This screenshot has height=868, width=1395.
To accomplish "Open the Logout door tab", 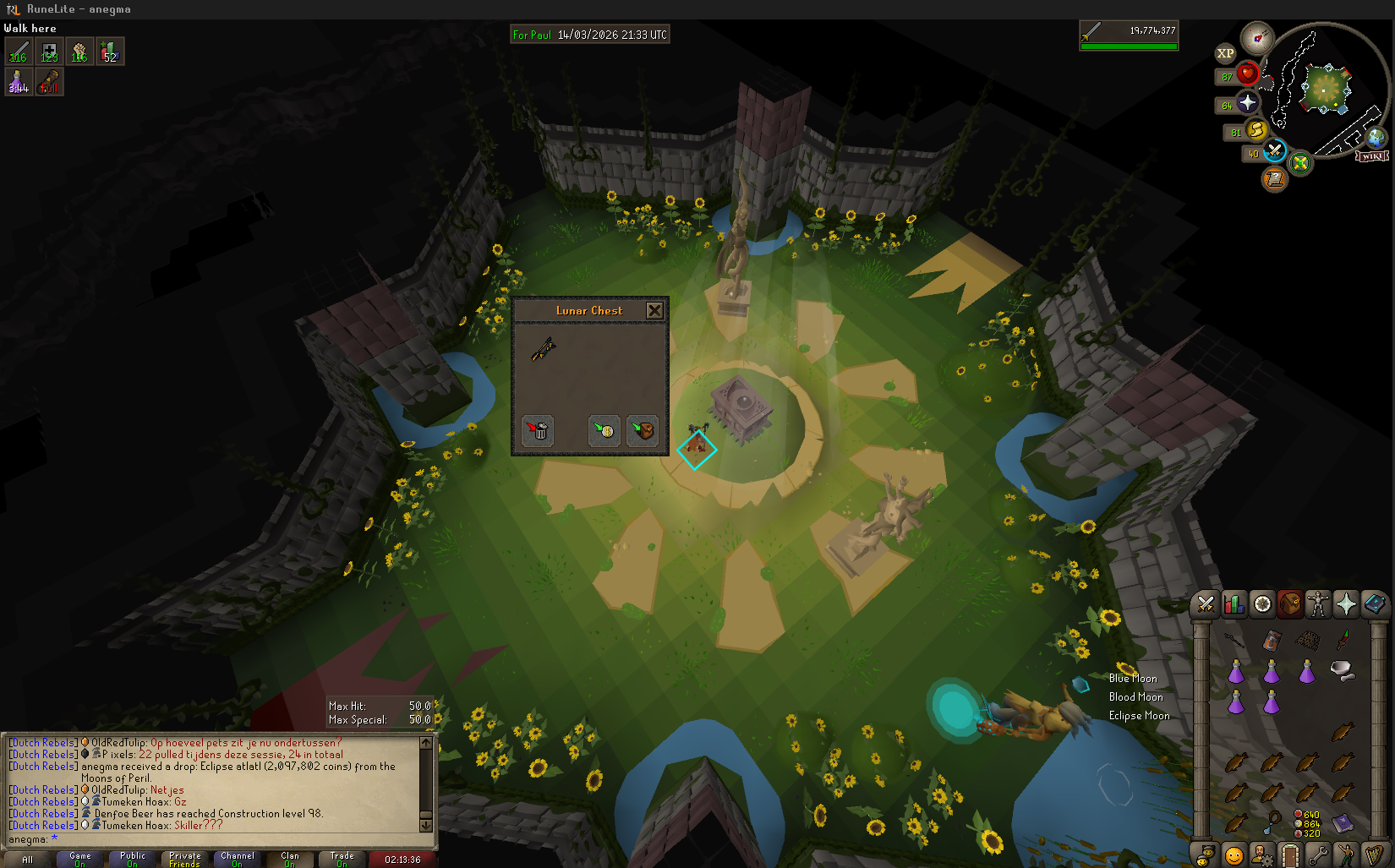I will click(1289, 855).
